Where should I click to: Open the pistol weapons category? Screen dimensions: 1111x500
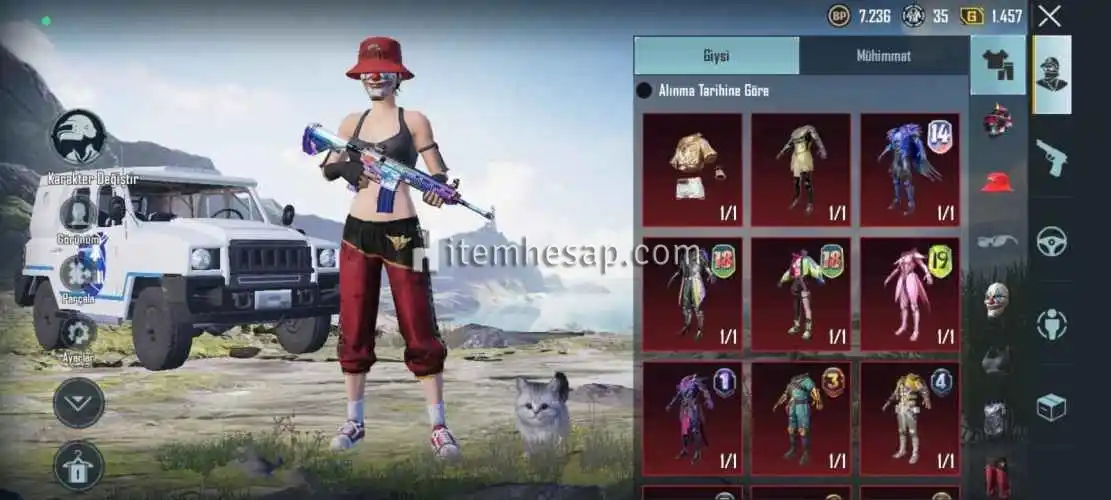click(1051, 157)
